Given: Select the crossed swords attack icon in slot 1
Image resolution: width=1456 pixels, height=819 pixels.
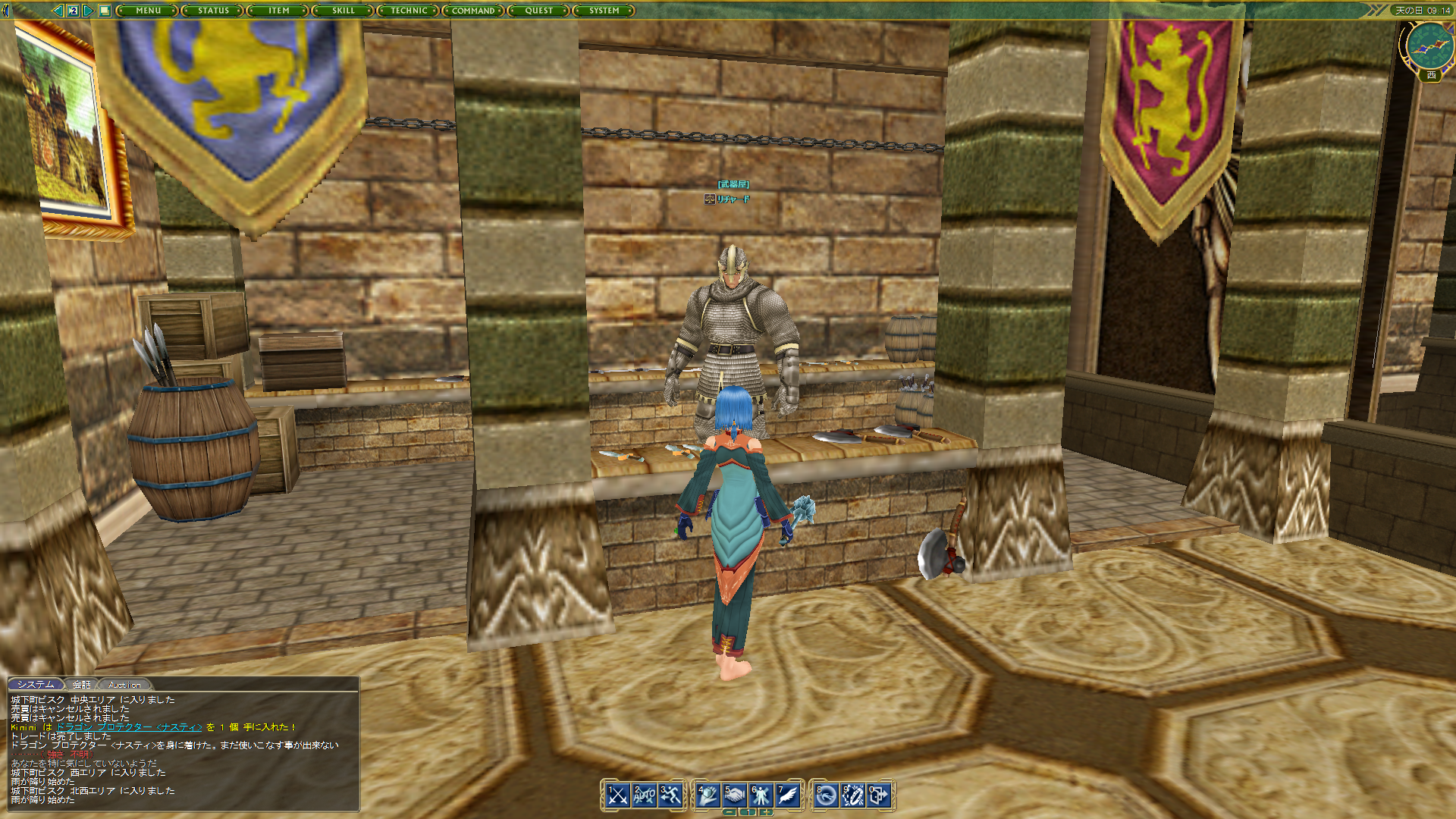Looking at the screenshot, I should (617, 796).
